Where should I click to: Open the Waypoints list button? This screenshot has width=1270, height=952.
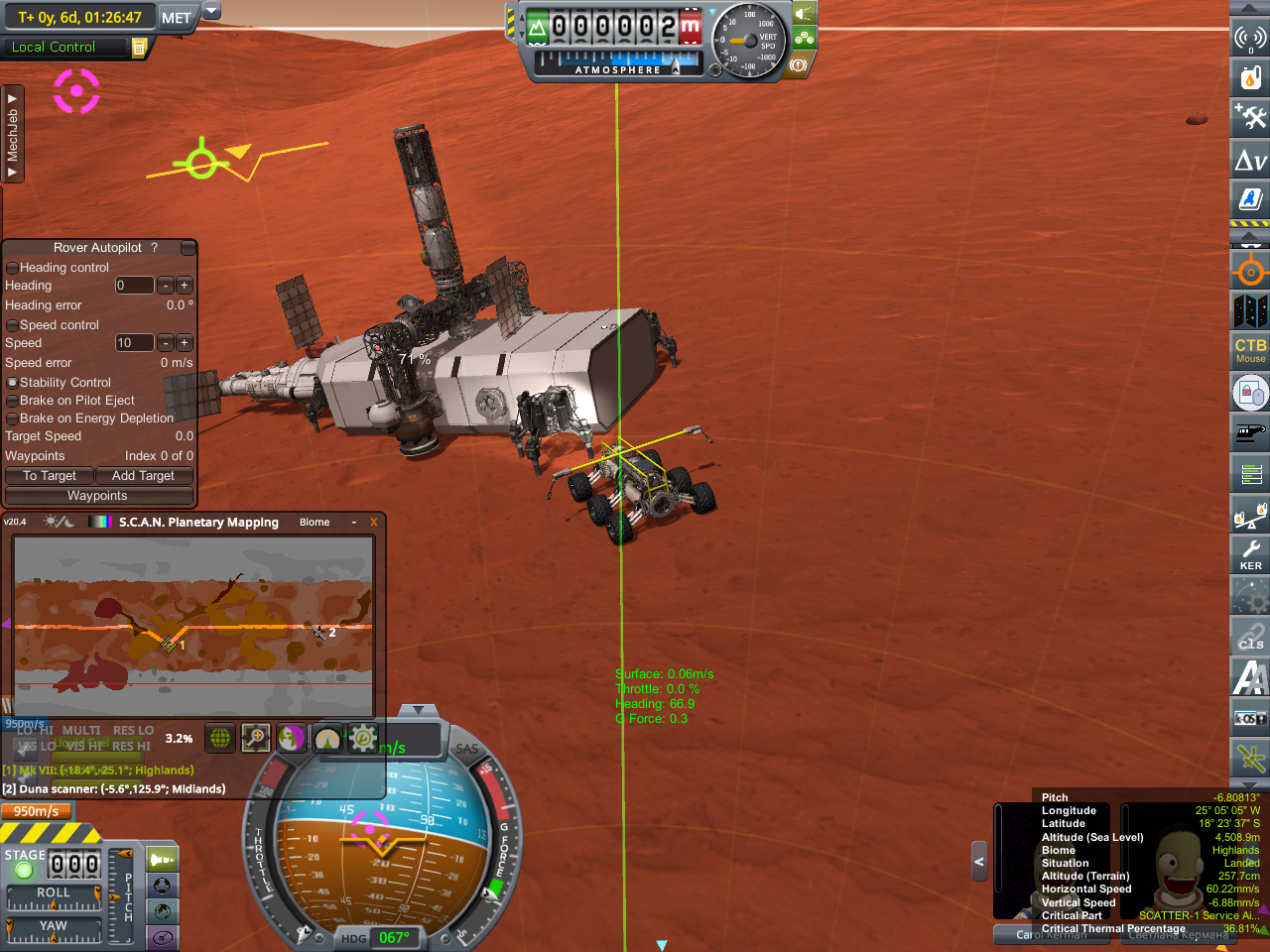pyautogui.click(x=97, y=496)
